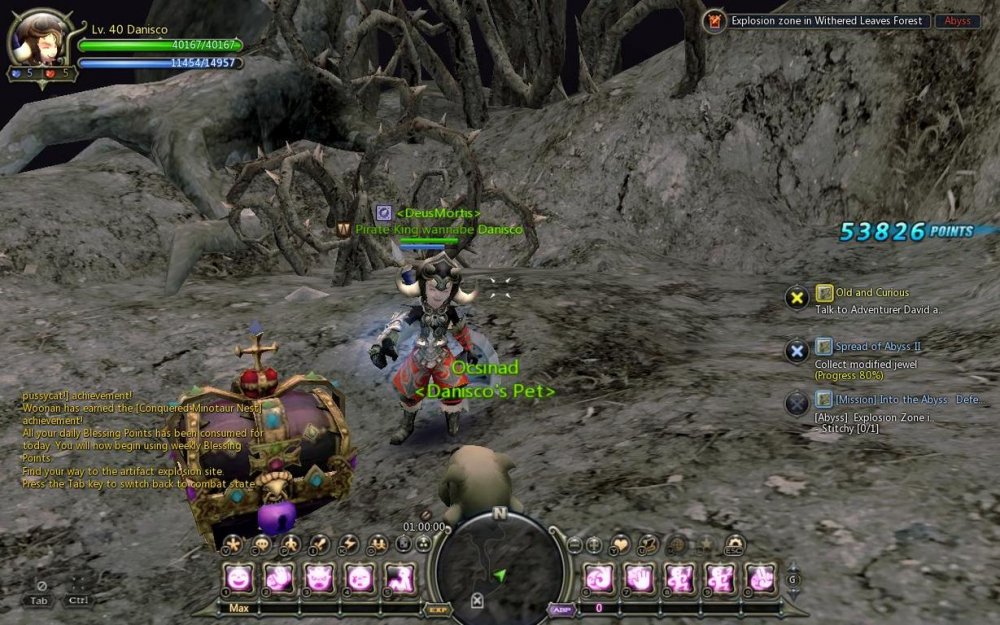Viewport: 1000px width, 625px height.
Task: Use the waving hand emote skill
Action: pyautogui.click(x=639, y=577)
